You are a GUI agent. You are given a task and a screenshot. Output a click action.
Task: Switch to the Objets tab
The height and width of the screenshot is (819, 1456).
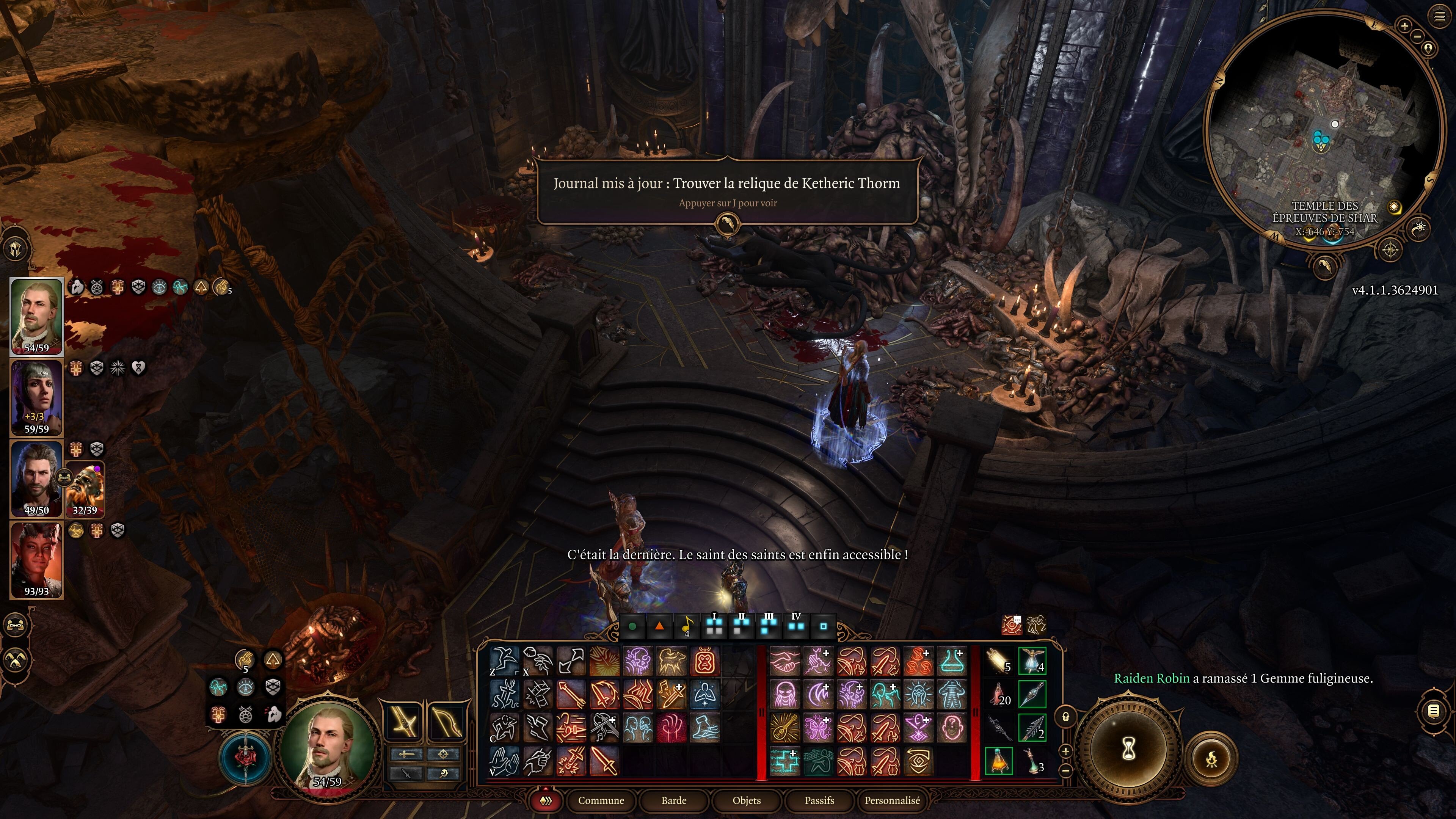(746, 801)
